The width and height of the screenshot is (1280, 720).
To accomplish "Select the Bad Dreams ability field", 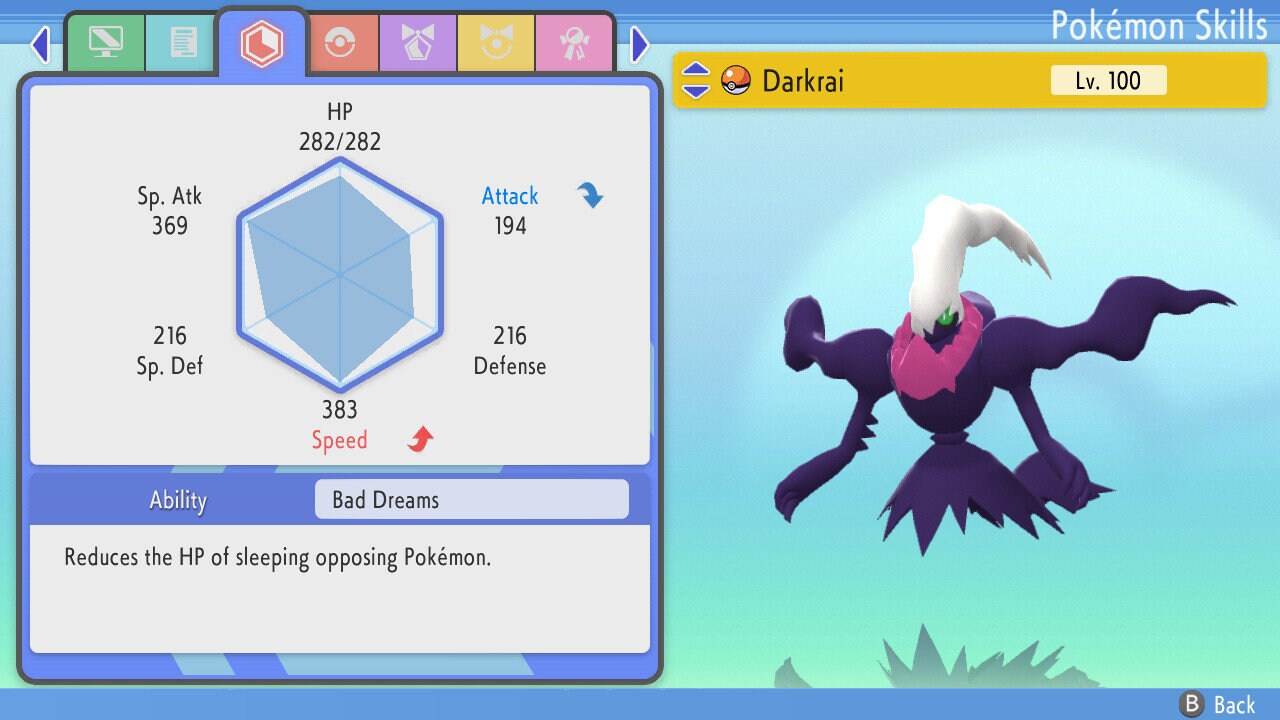I will pyautogui.click(x=471, y=500).
